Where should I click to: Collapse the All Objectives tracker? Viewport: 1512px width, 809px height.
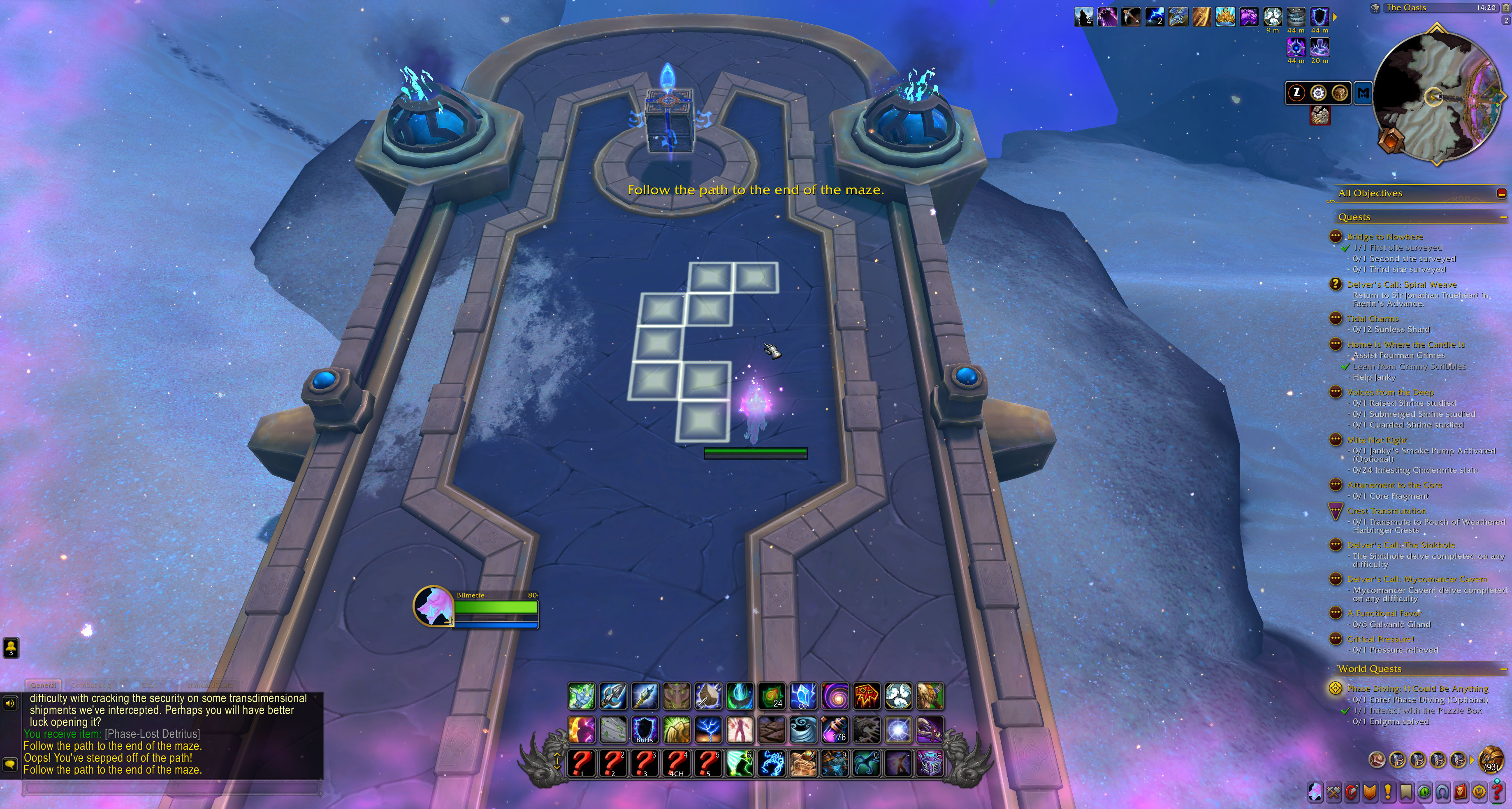tap(1501, 193)
